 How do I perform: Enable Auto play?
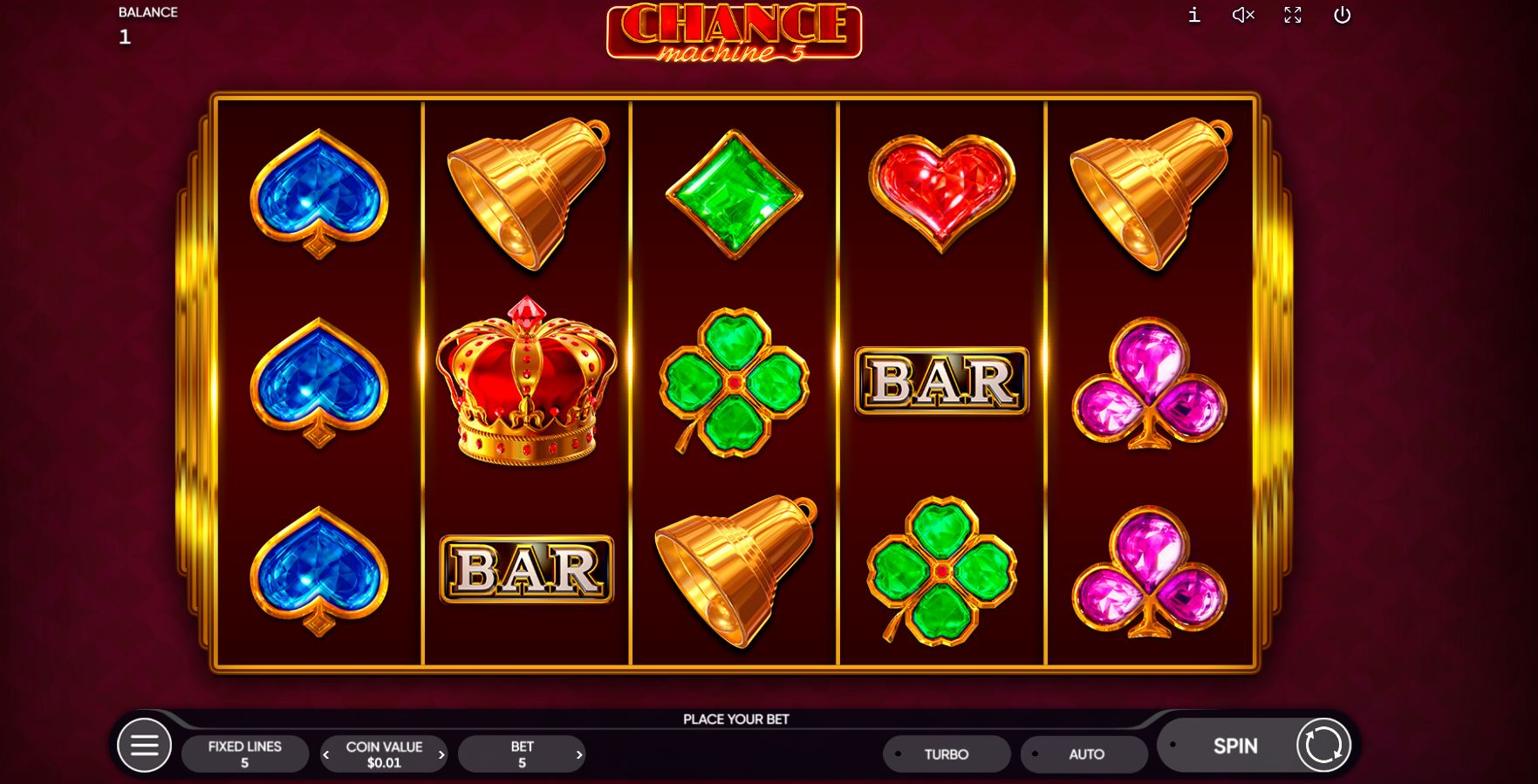(x=1084, y=753)
